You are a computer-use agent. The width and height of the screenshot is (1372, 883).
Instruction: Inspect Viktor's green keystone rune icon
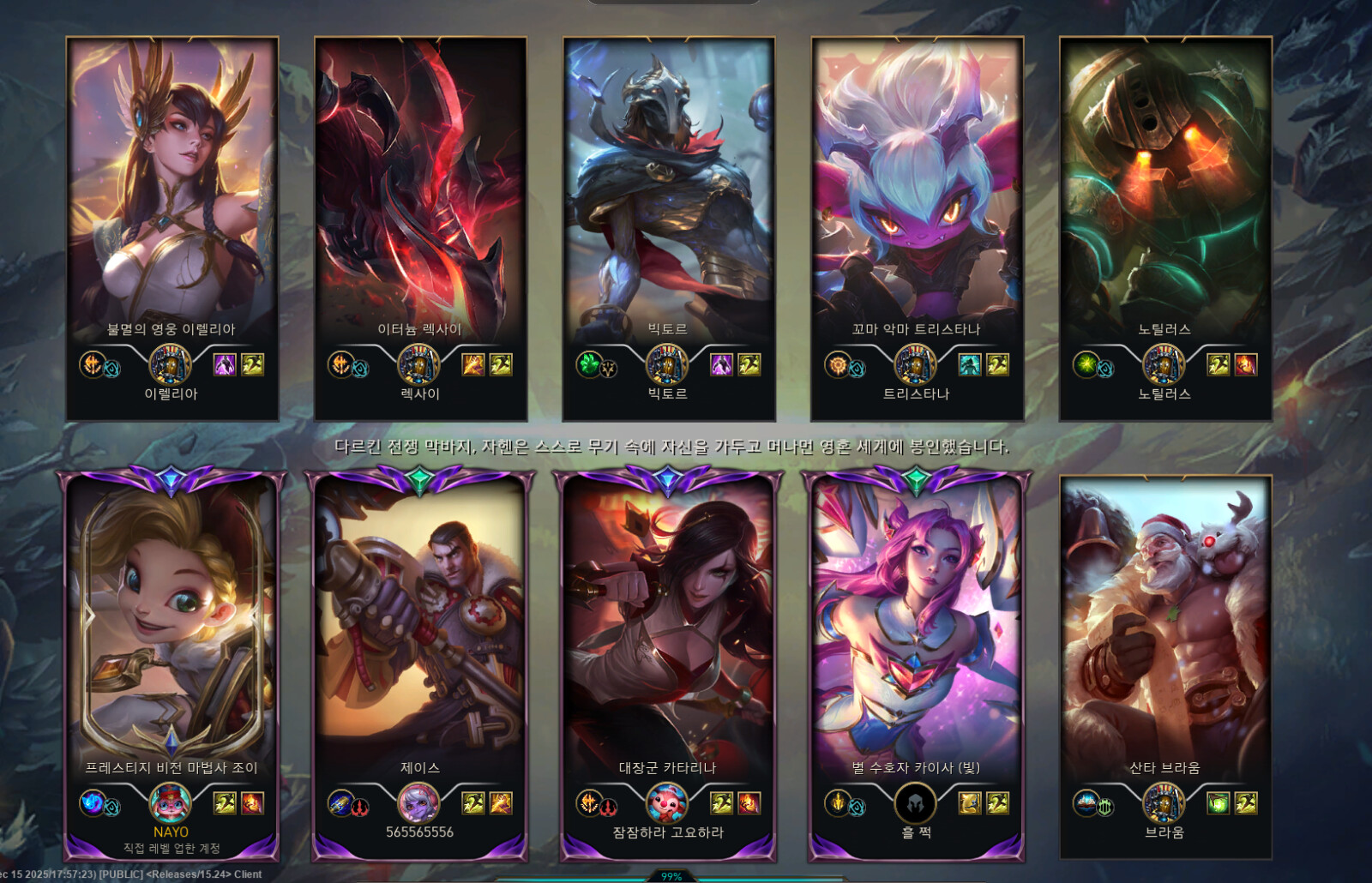pyautogui.click(x=588, y=364)
